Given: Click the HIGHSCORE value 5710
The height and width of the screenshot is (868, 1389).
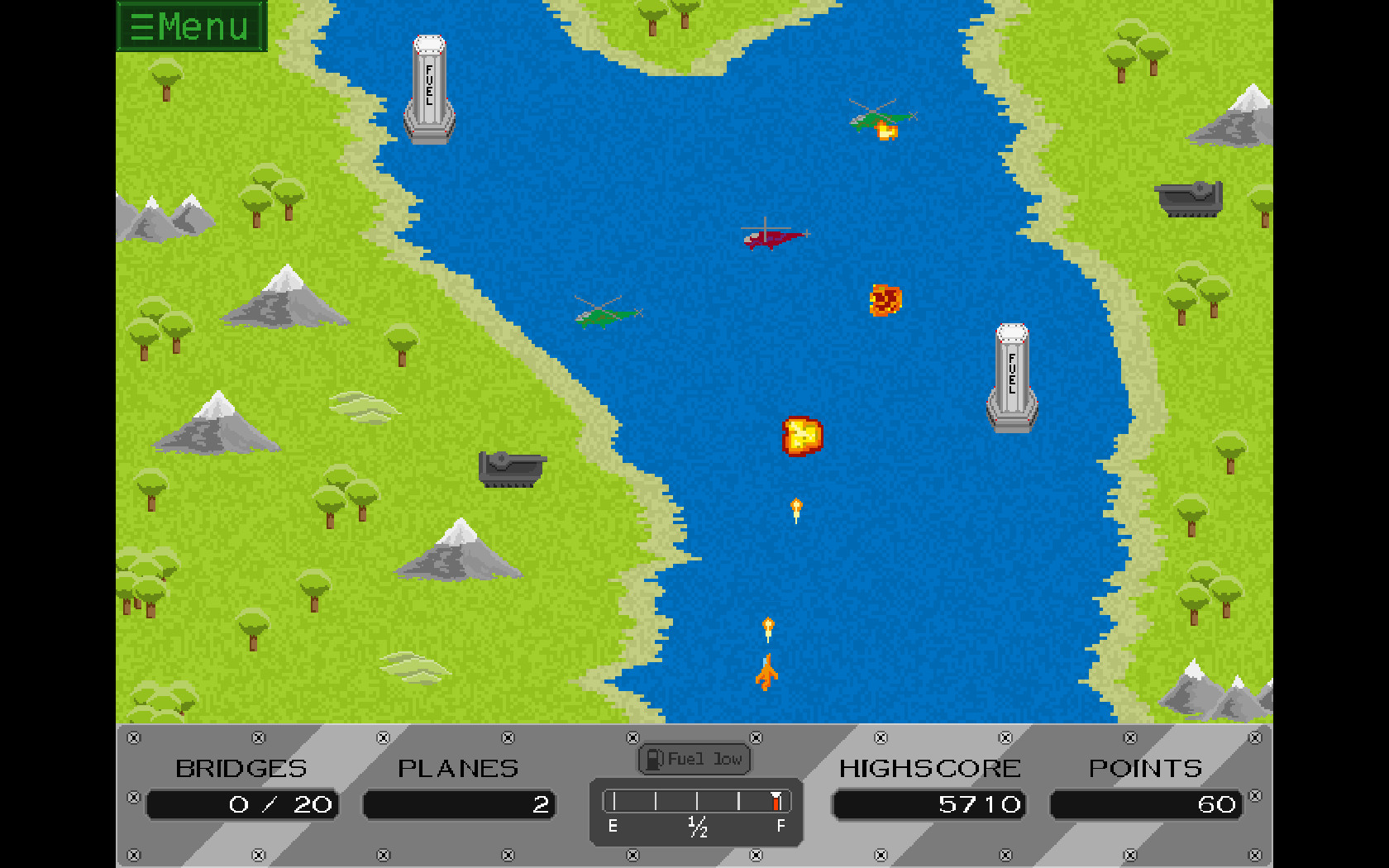Looking at the screenshot, I should [x=929, y=804].
